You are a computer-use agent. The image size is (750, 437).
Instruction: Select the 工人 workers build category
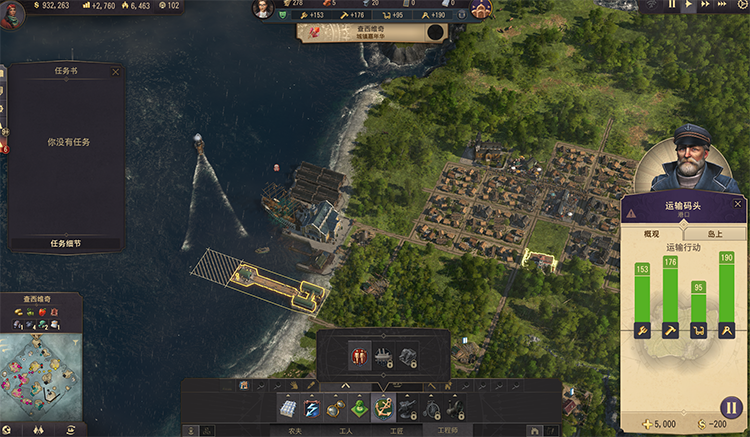pos(346,431)
